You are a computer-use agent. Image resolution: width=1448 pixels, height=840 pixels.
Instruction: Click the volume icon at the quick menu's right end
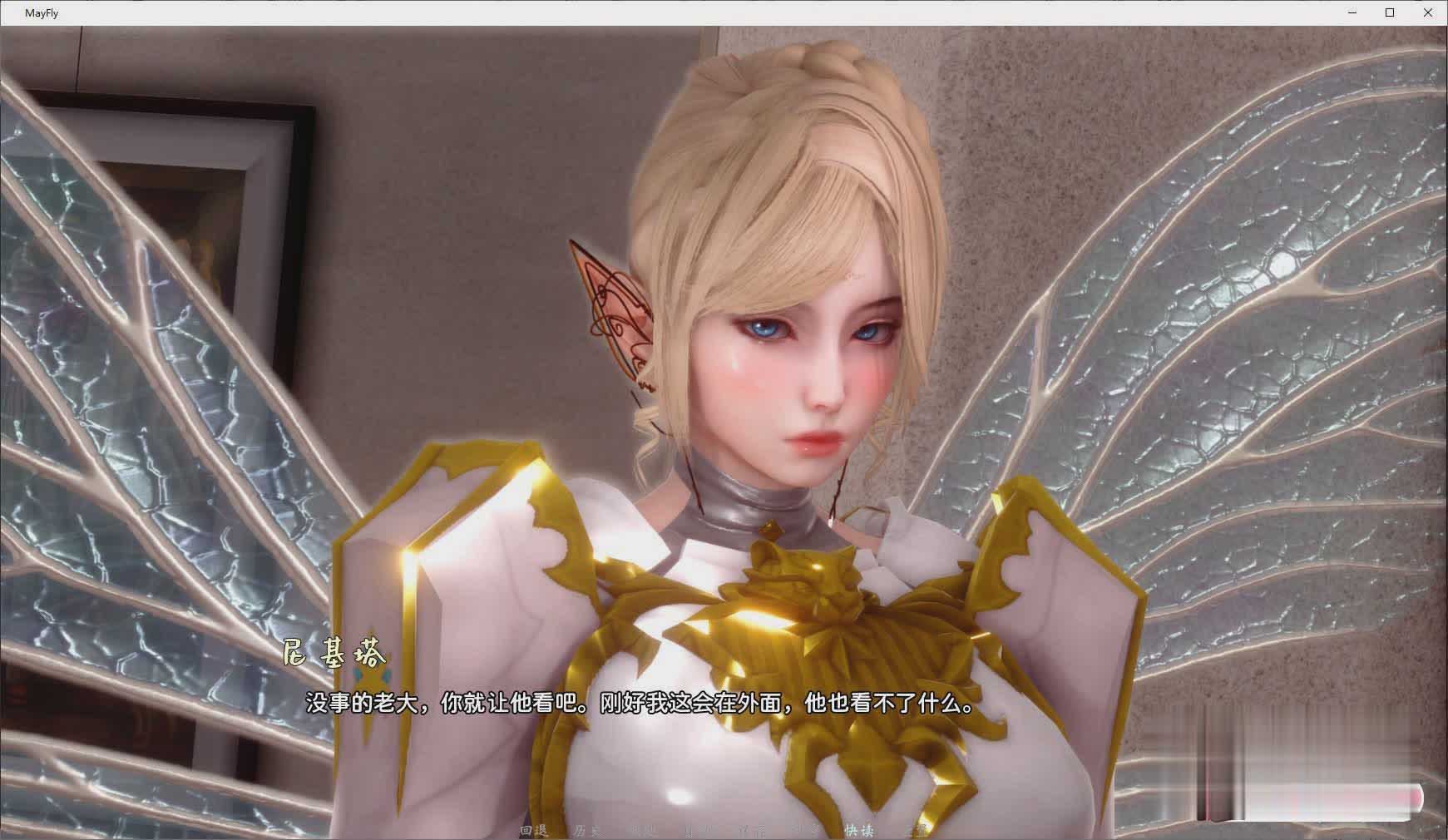(915, 830)
